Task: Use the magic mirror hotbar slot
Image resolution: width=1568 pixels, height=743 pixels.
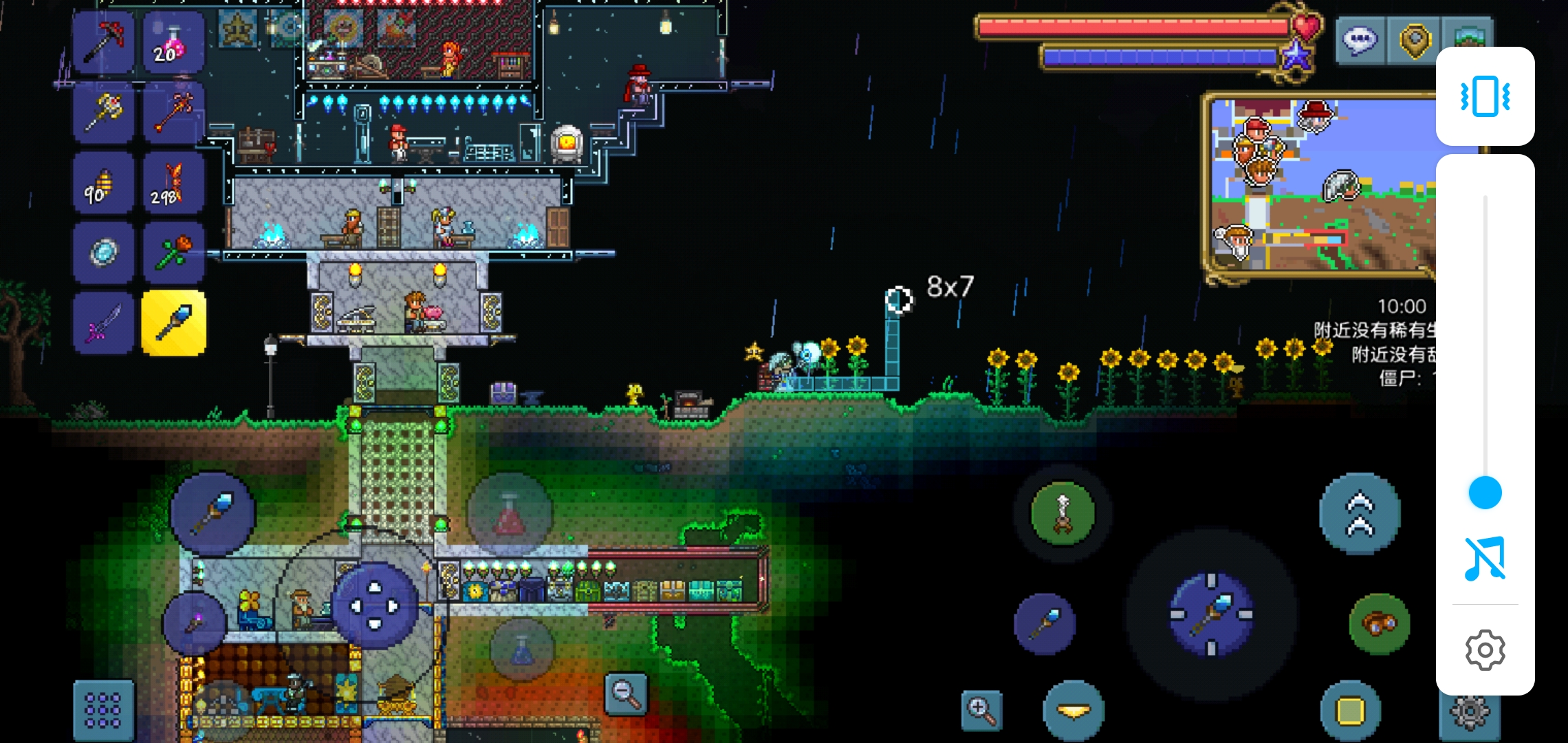Action: pyautogui.click(x=103, y=253)
